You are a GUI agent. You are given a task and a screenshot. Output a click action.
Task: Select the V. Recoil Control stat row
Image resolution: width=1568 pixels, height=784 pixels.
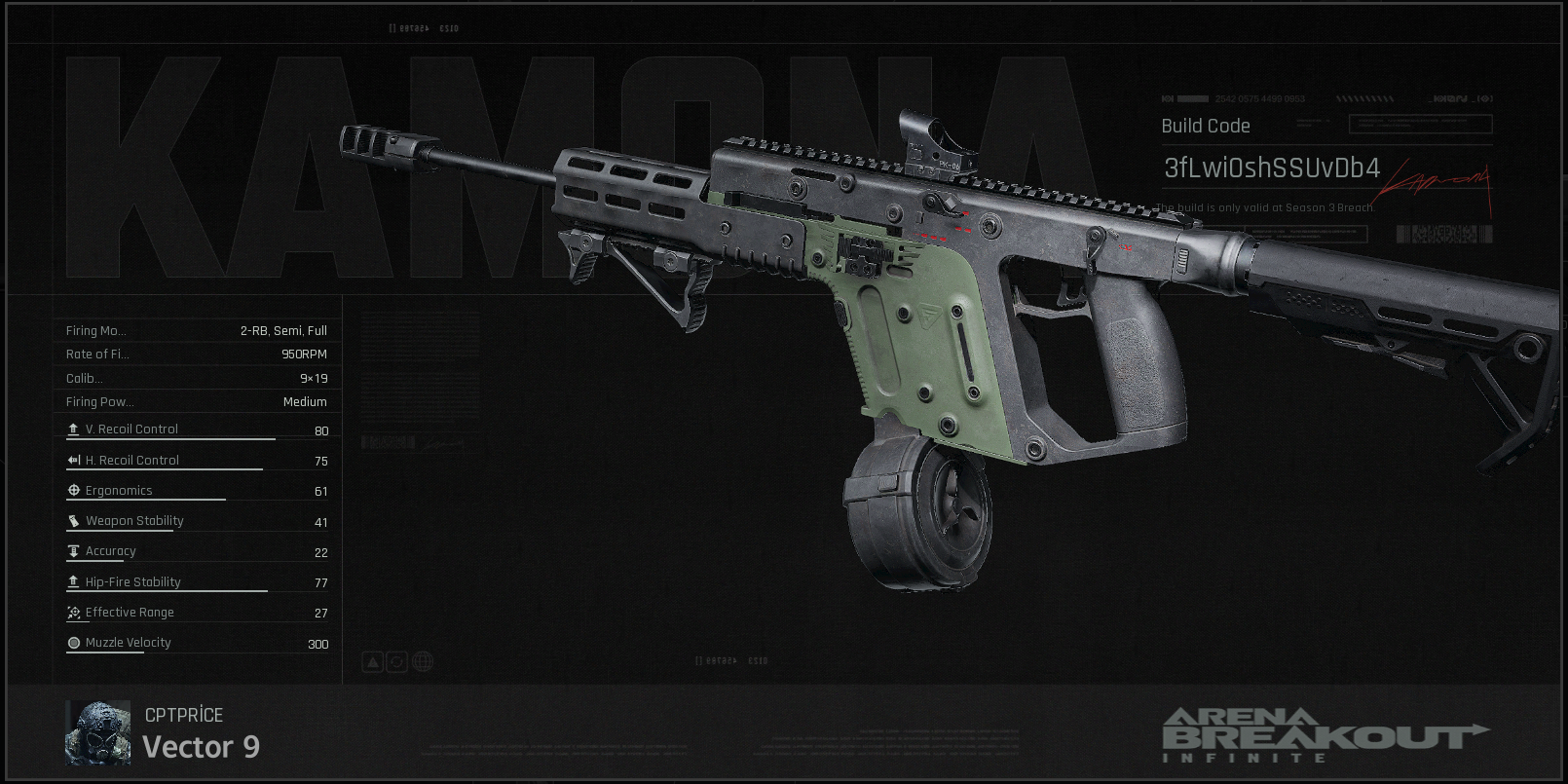tap(196, 429)
